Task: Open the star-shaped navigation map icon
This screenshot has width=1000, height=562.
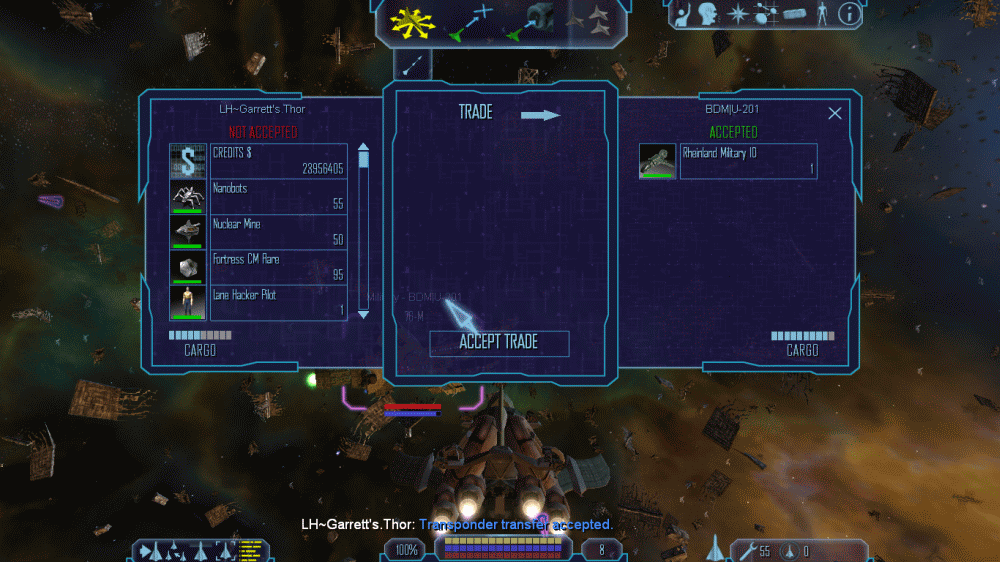Action: click(x=738, y=14)
